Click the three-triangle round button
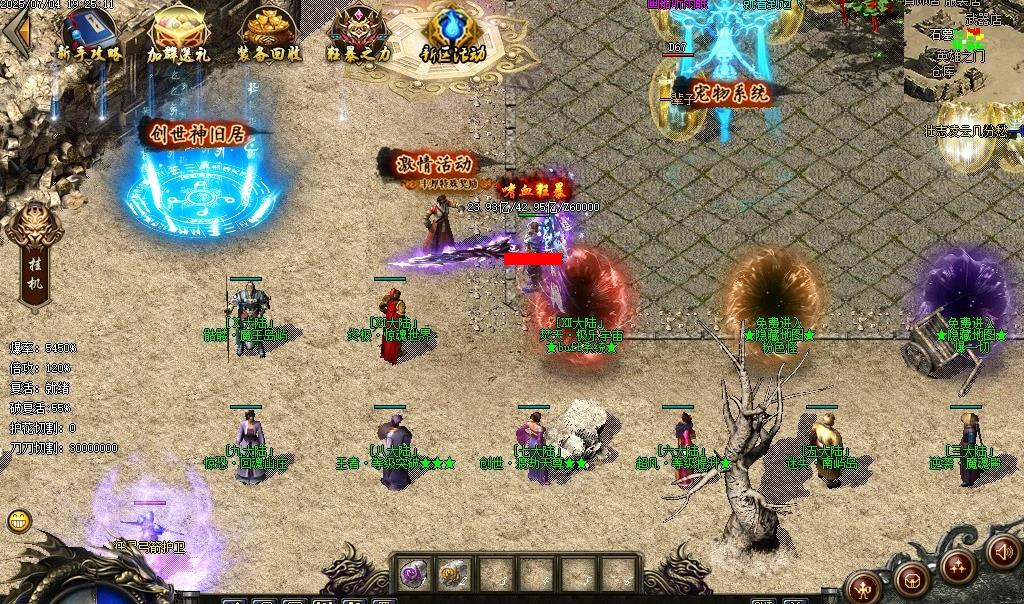 (958, 566)
